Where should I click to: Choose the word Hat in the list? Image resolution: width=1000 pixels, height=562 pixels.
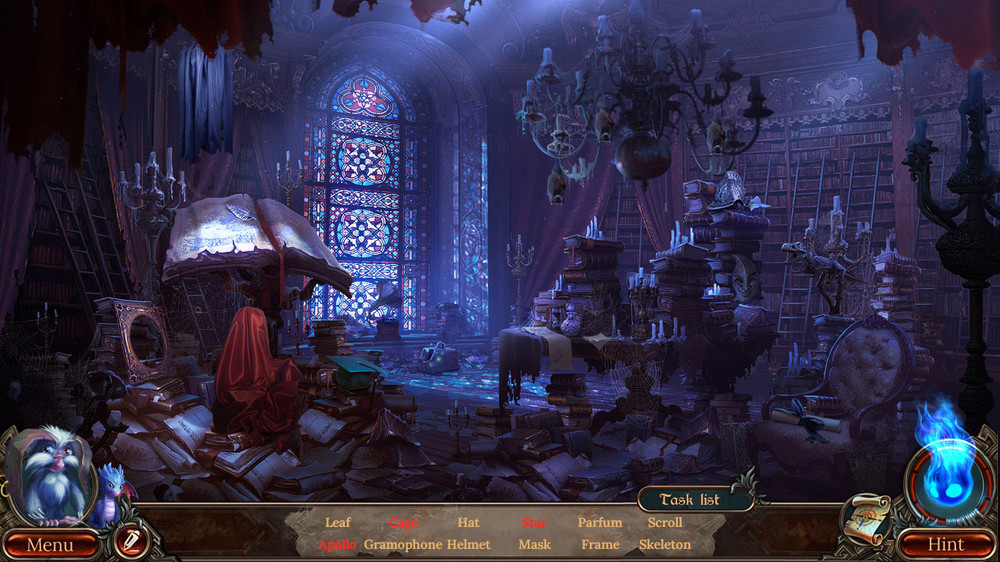[468, 522]
